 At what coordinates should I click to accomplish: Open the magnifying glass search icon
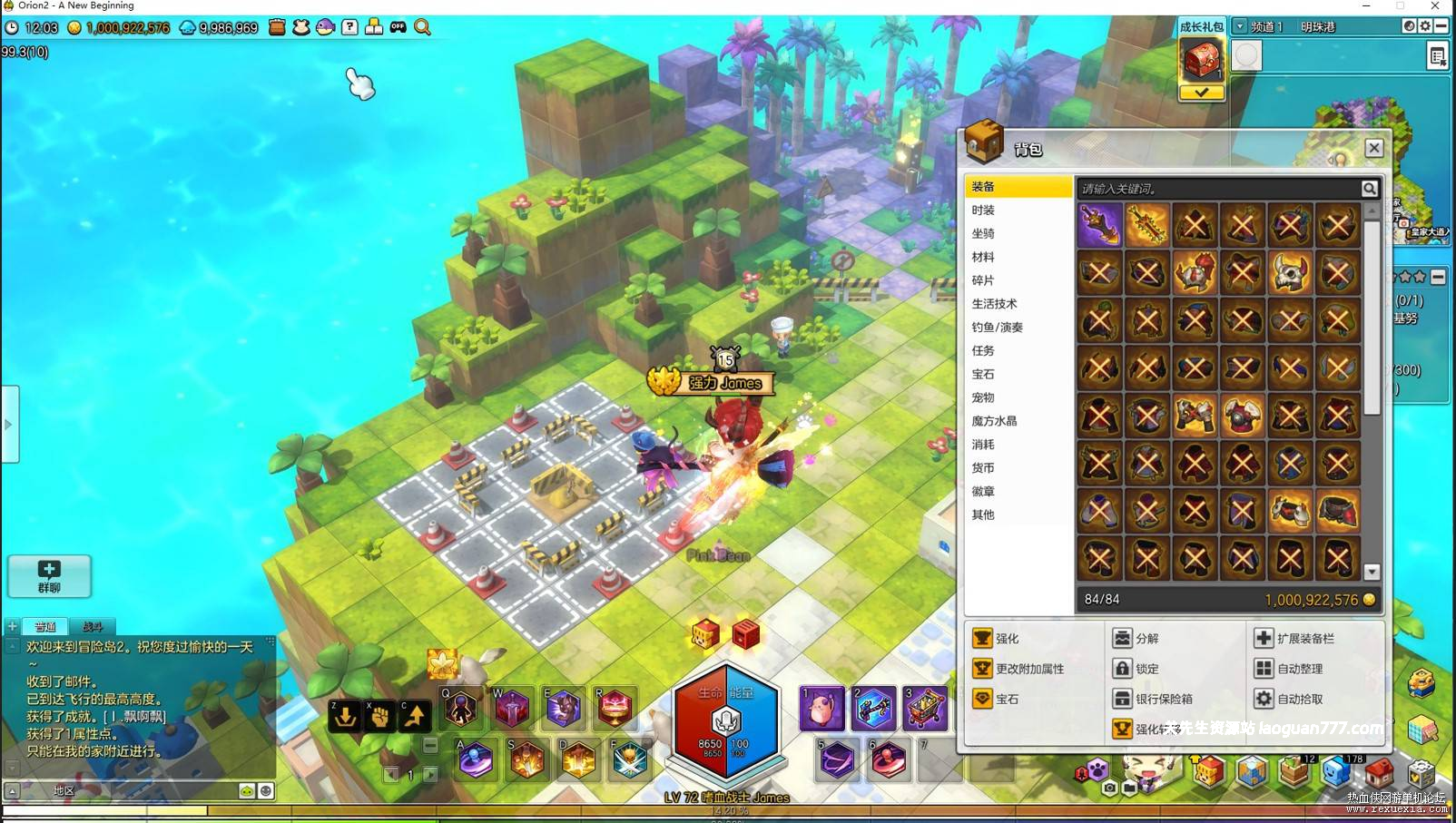tap(422, 27)
